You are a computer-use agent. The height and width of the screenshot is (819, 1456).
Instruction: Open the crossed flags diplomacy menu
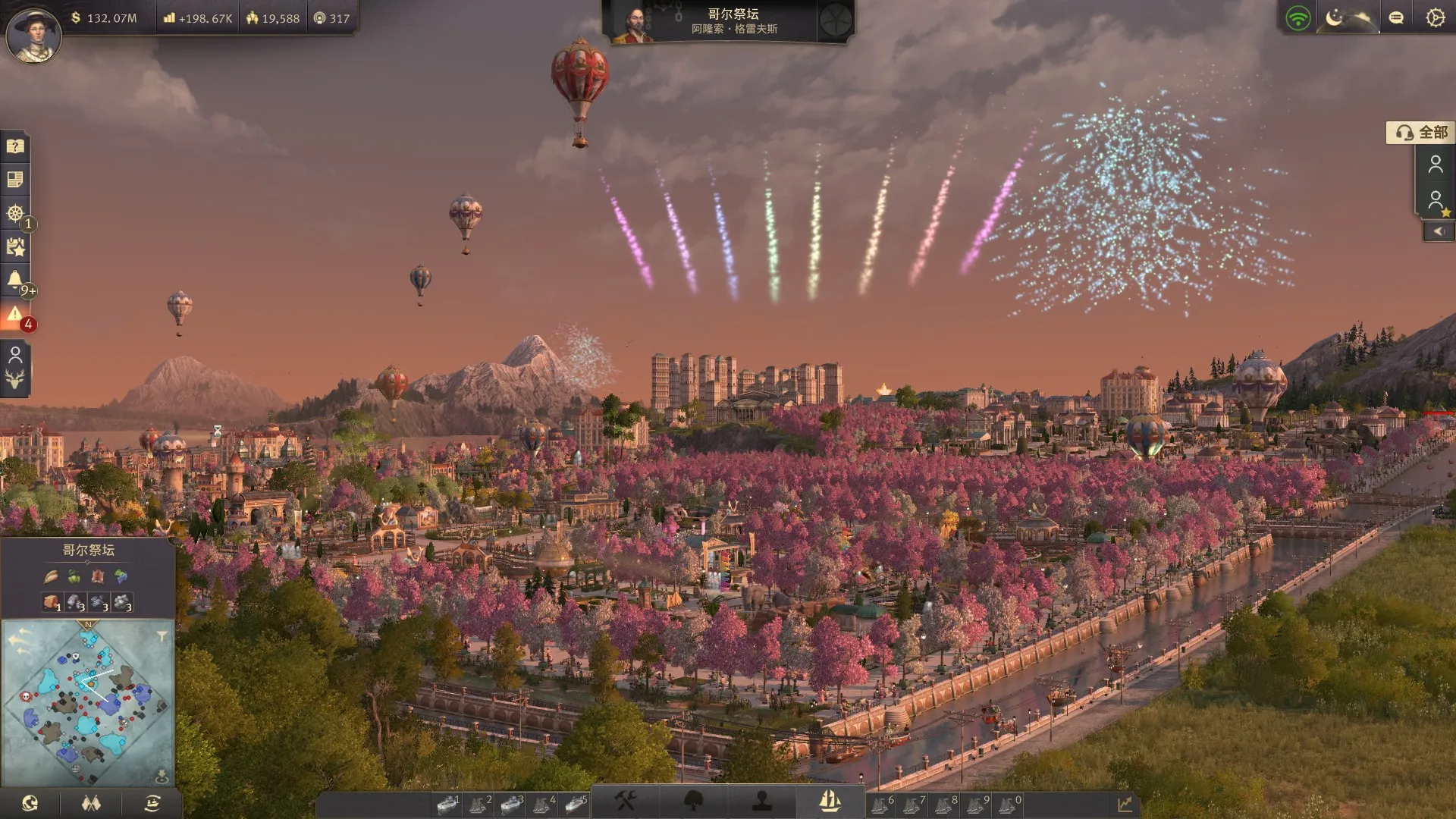(91, 803)
